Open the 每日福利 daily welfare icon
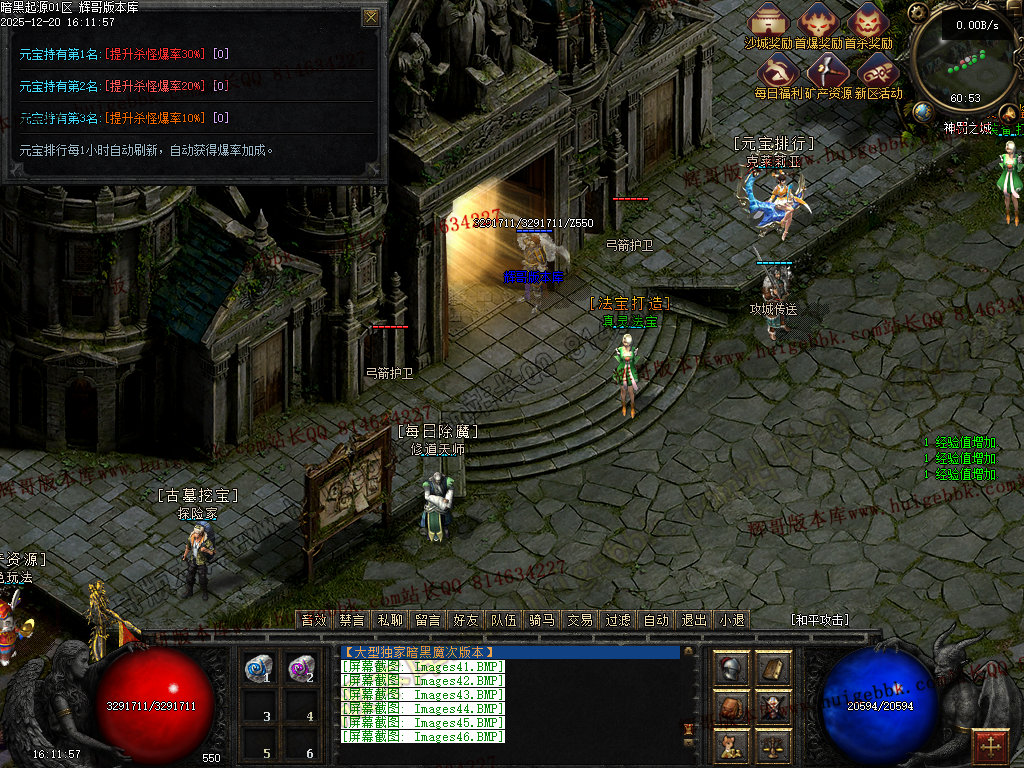The image size is (1024, 768). (778, 70)
